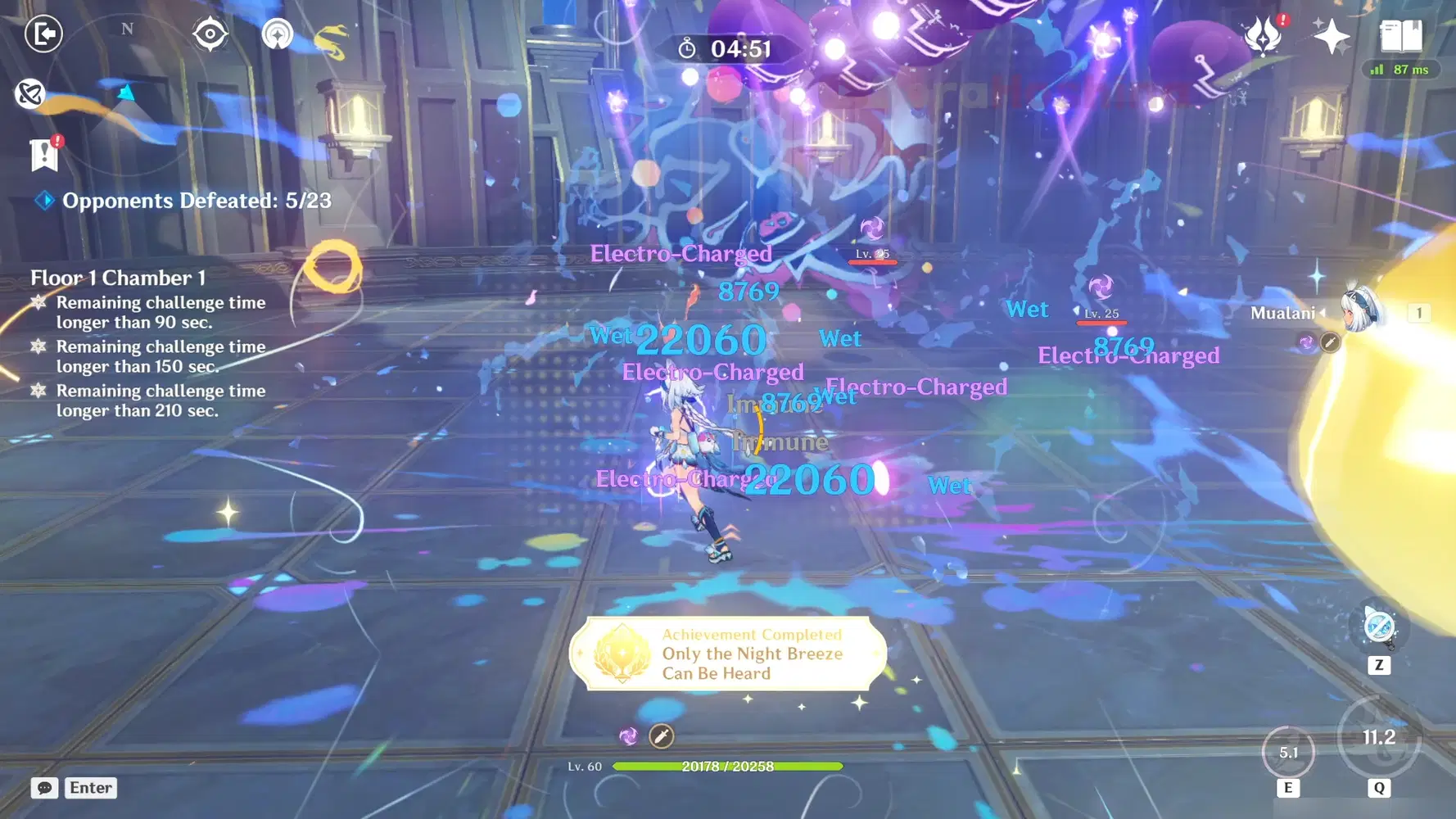Open chat via the speech bubble icon
The height and width of the screenshot is (819, 1456).
point(44,788)
